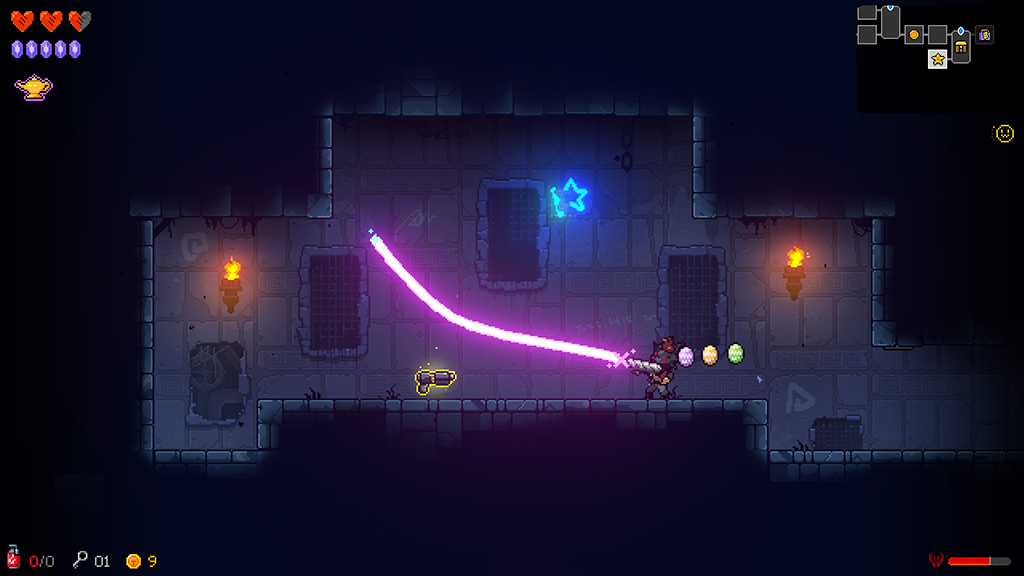Click the purple shop room marker on the minimap
Image resolution: width=1024 pixels, height=576 pixels.
click(985, 35)
